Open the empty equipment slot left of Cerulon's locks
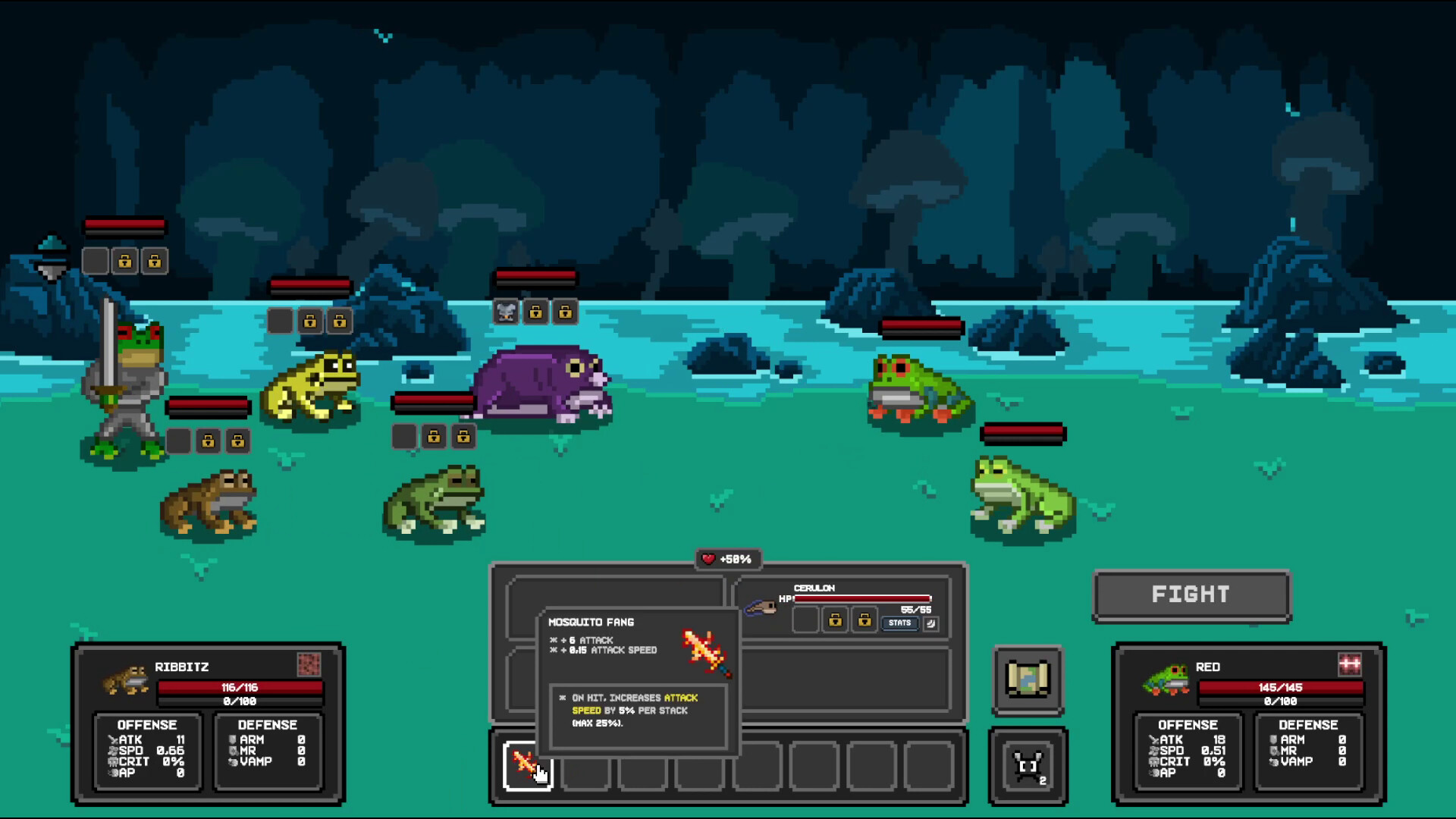Screen dimensions: 1456x819 coord(808,620)
